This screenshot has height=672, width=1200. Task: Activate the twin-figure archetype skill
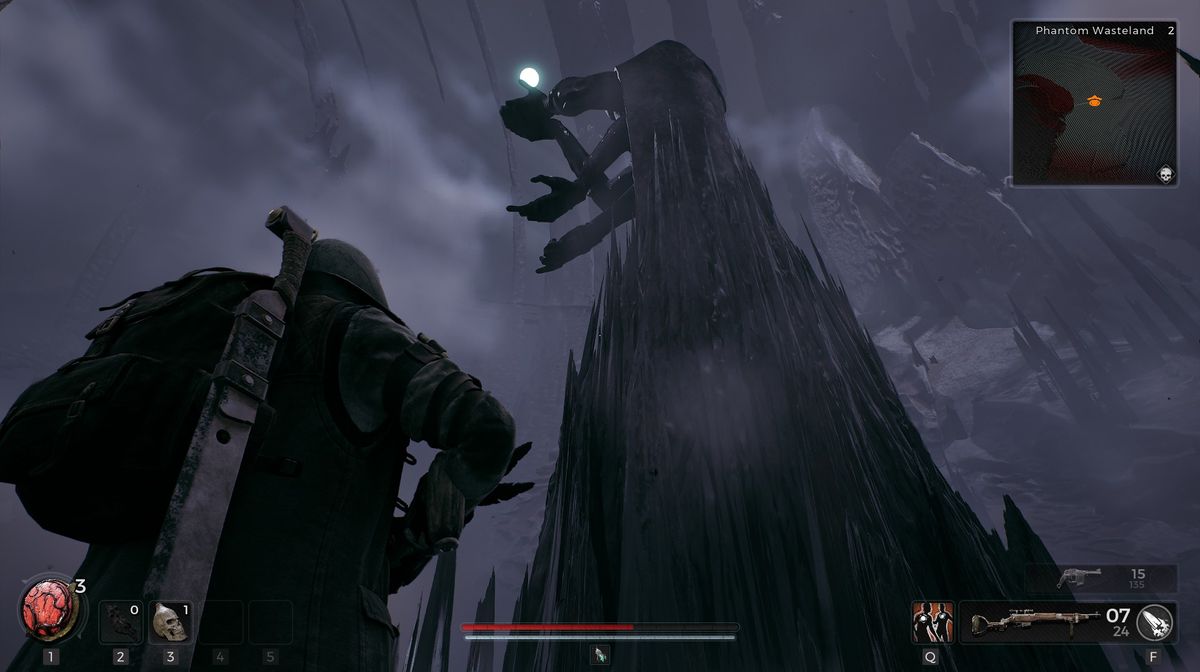(x=930, y=622)
